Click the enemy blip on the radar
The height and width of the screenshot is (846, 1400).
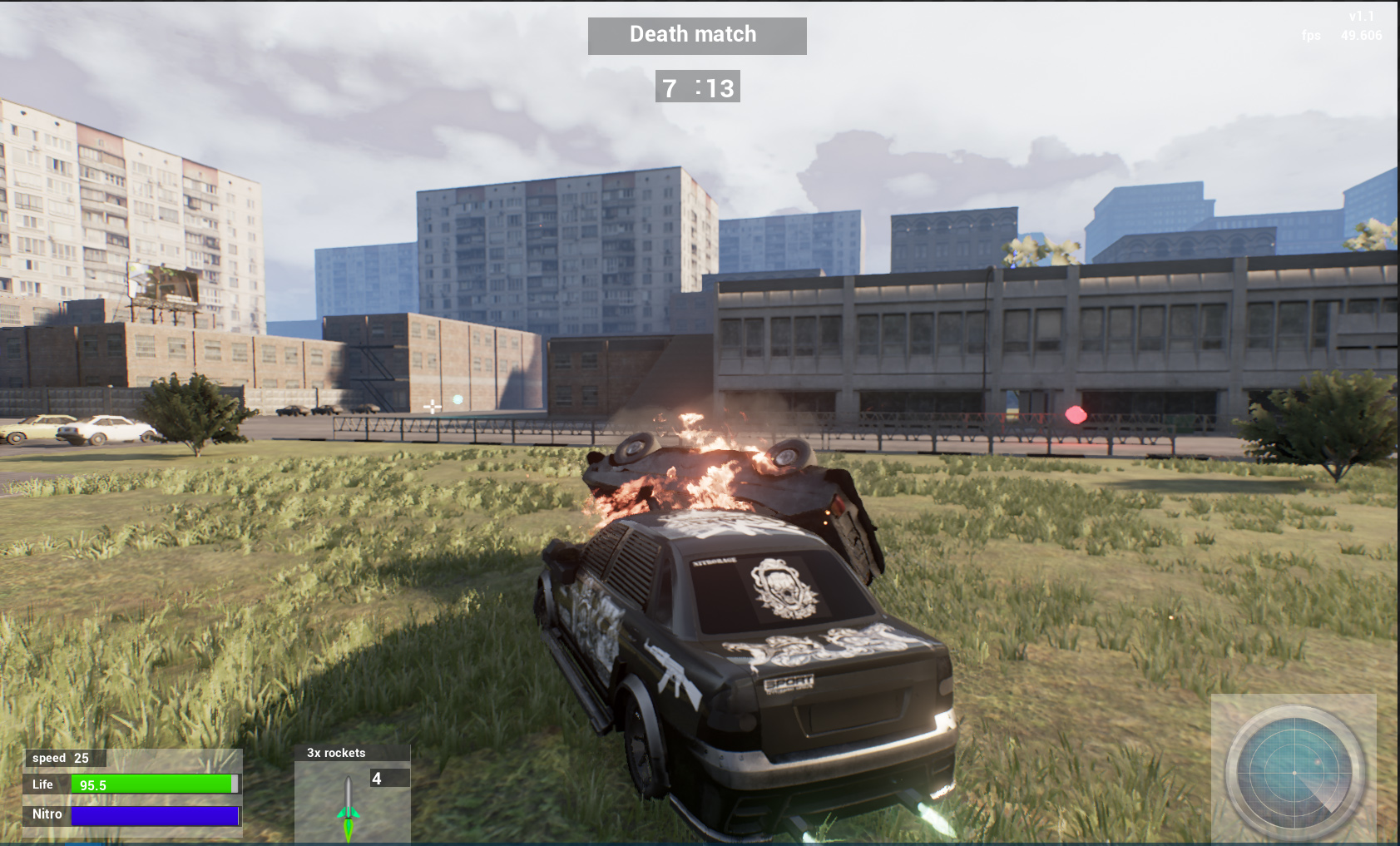tap(1318, 762)
